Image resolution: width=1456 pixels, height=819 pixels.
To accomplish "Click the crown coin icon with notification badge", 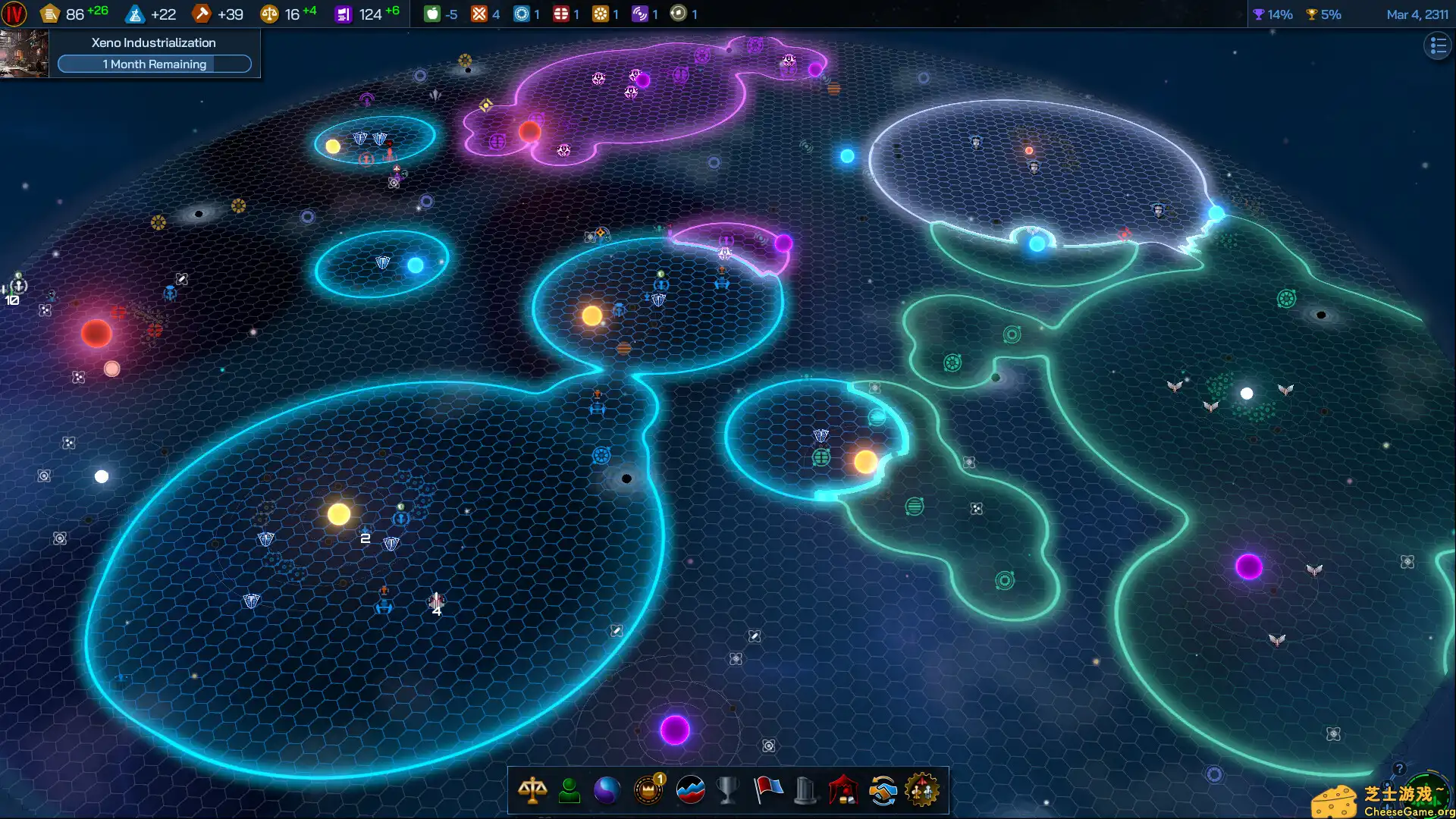I will pyautogui.click(x=648, y=790).
